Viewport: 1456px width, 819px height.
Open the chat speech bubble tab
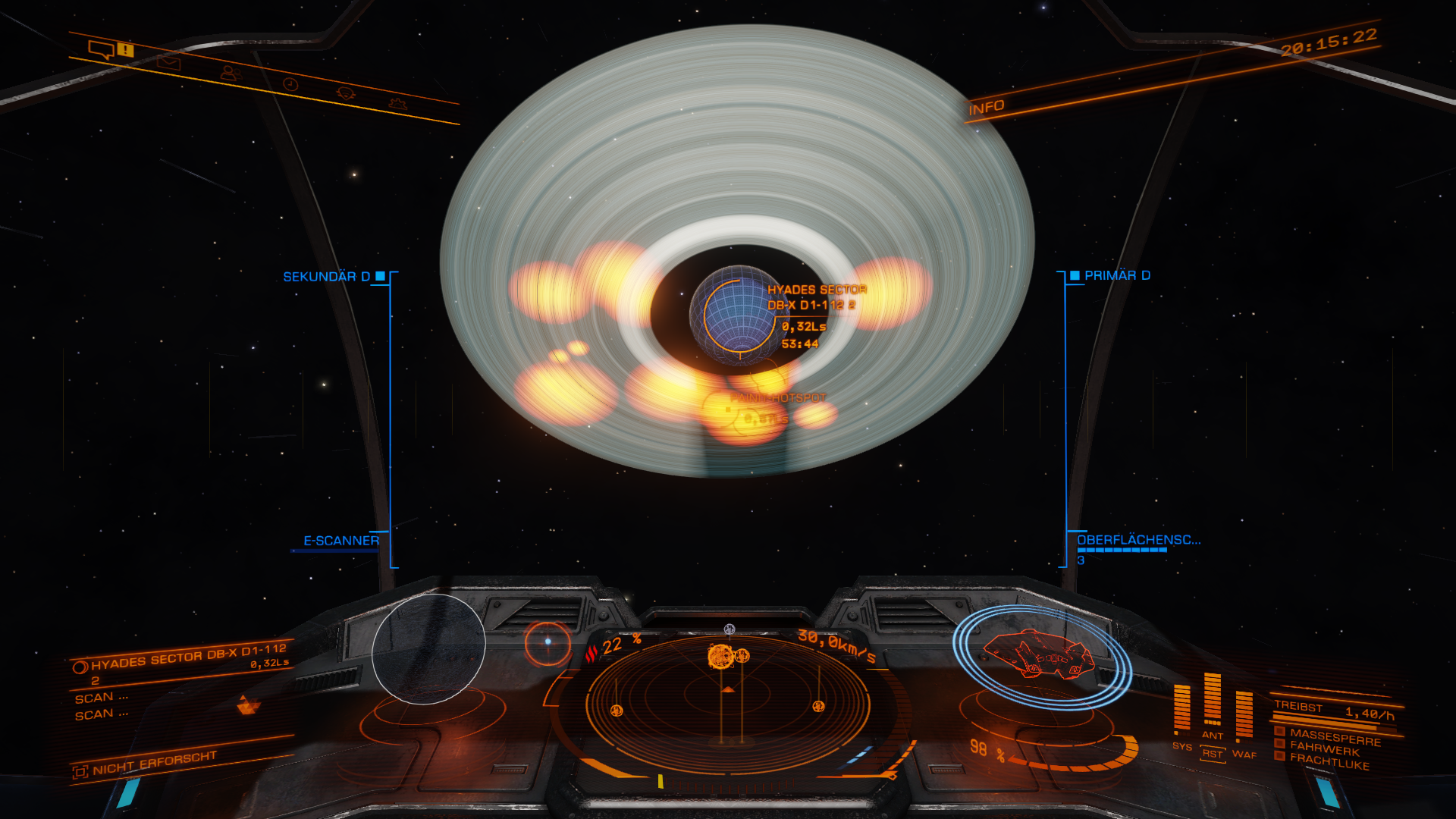pyautogui.click(x=101, y=50)
